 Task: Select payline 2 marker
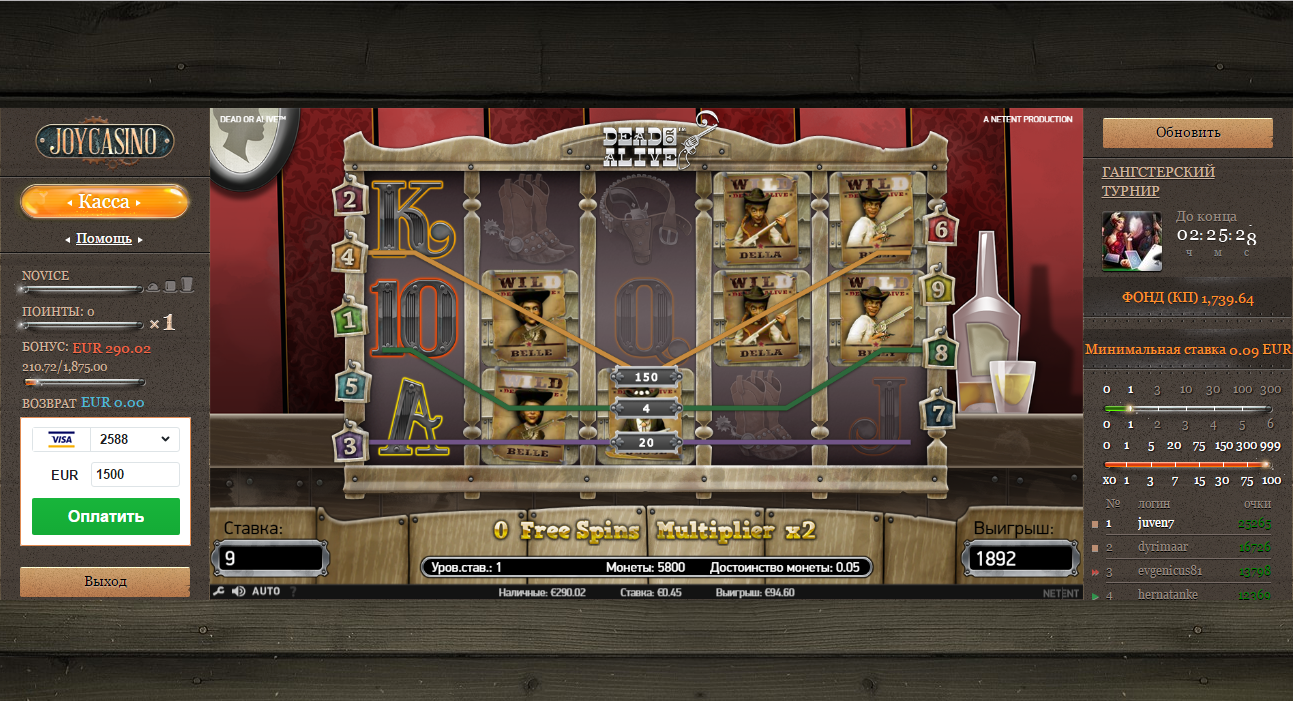349,199
